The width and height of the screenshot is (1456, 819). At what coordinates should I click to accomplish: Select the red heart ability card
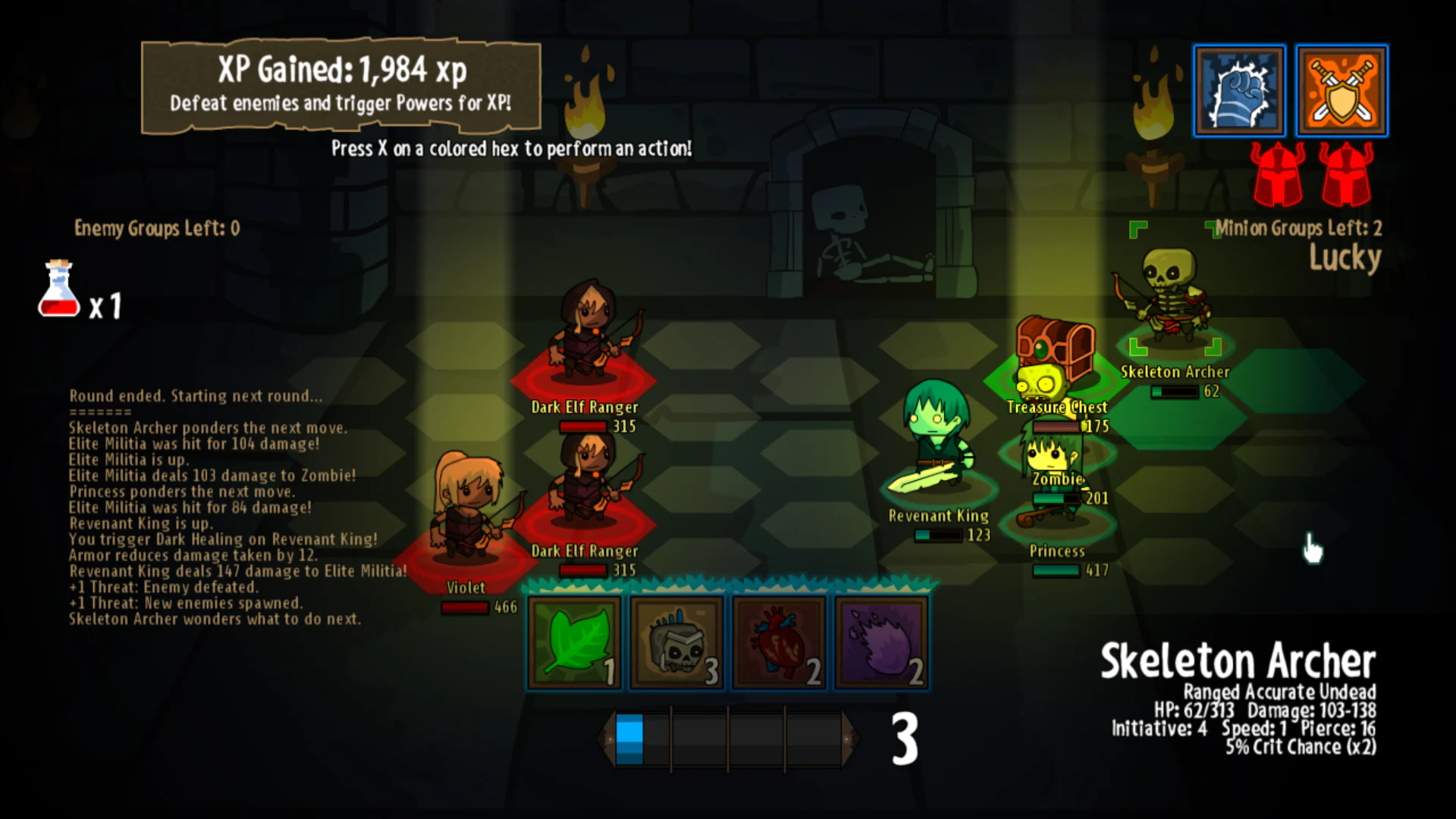pos(779,641)
